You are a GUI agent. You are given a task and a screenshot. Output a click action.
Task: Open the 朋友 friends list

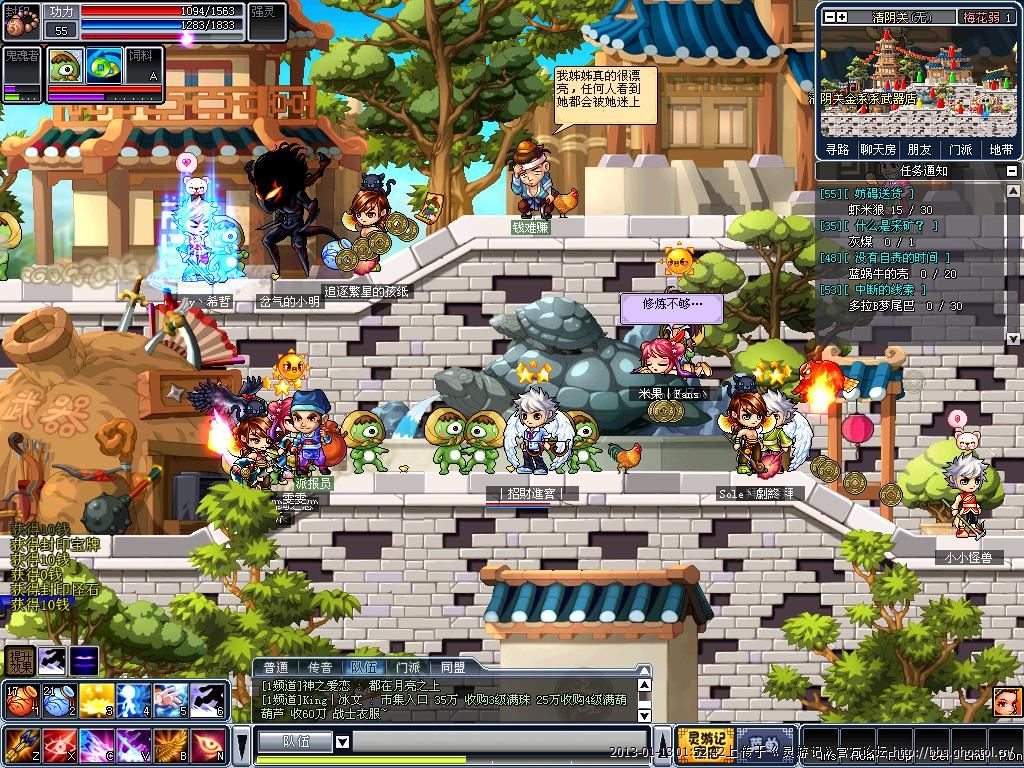[918, 149]
